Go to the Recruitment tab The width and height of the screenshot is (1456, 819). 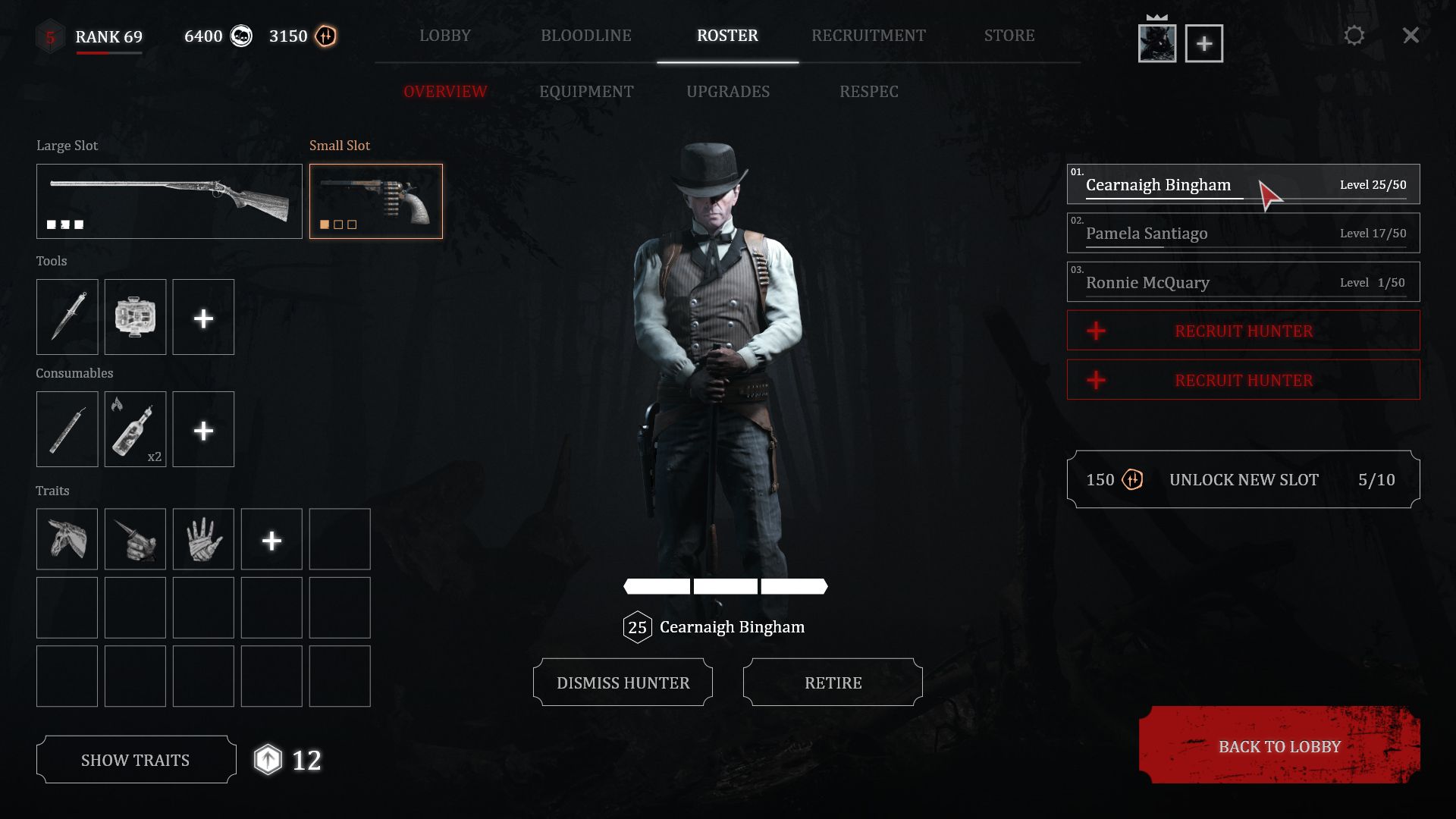[x=868, y=36]
